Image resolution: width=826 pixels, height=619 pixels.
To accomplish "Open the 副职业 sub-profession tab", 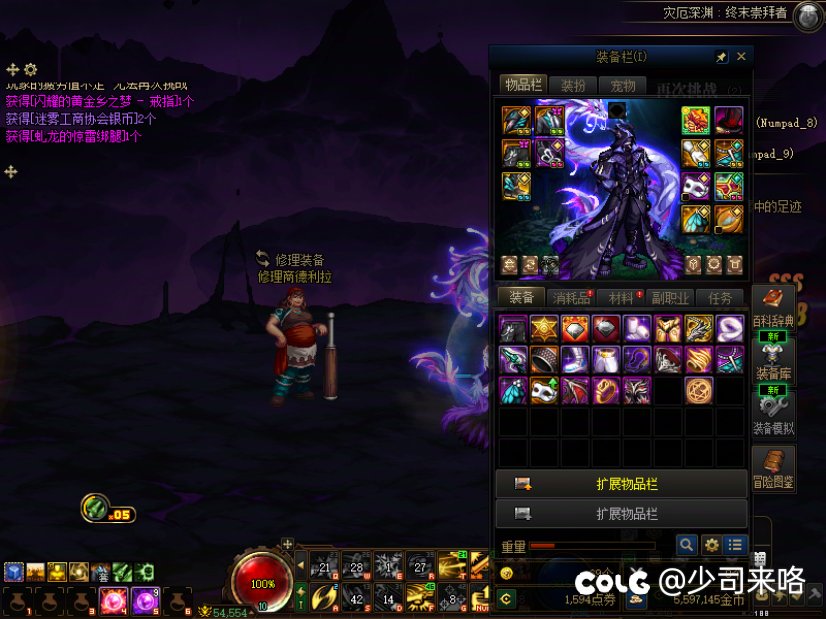I will tap(671, 297).
